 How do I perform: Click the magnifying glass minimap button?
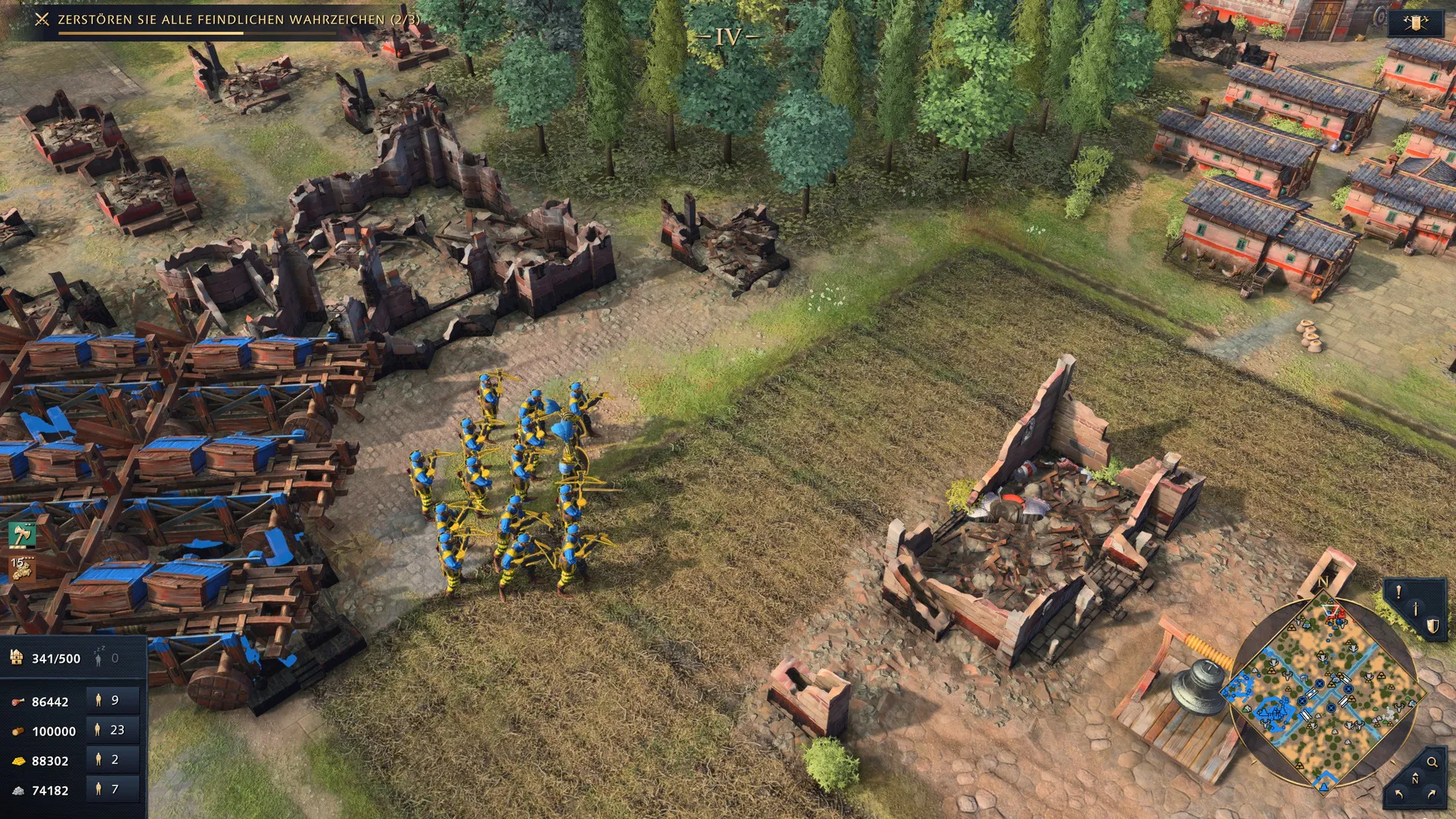coord(1432,762)
